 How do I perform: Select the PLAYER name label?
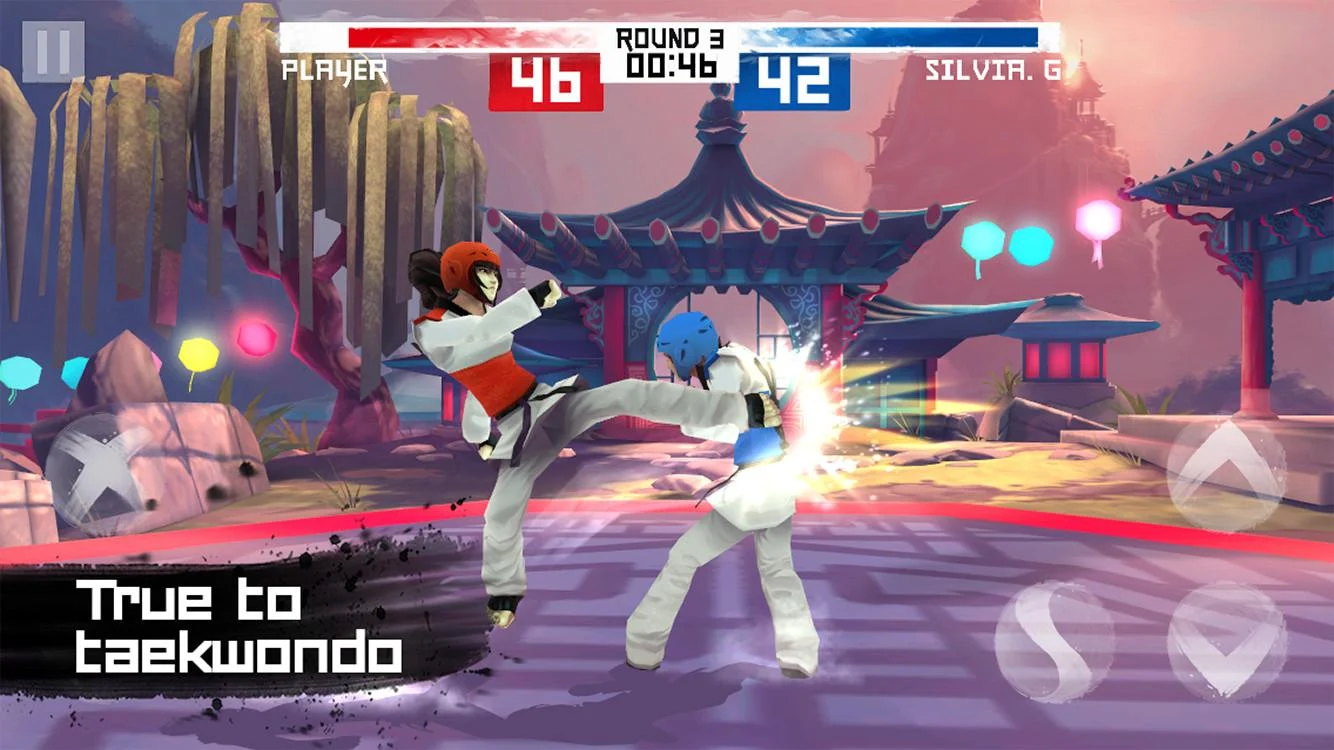pos(334,70)
